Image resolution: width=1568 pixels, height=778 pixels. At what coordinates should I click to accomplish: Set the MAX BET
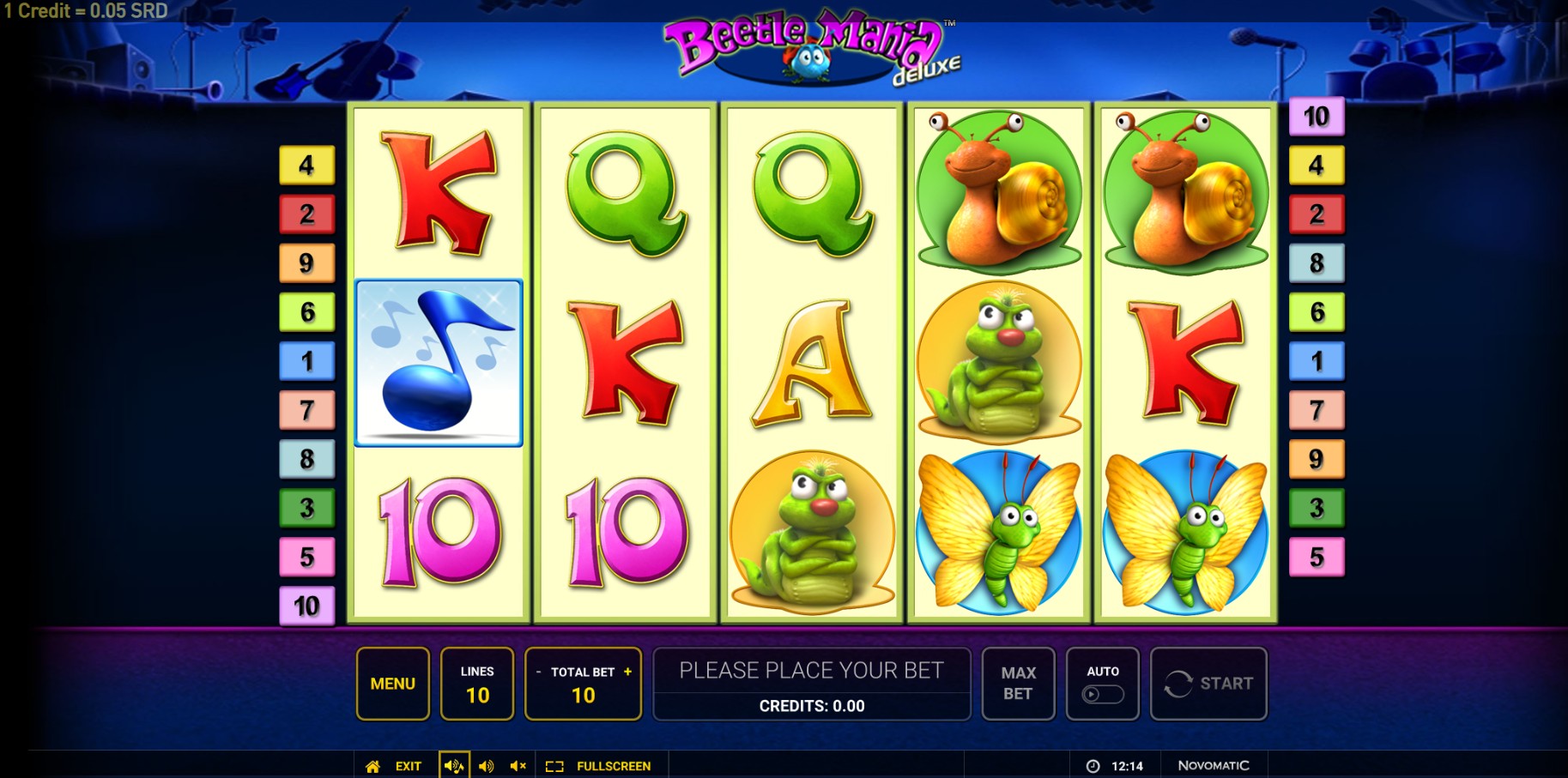click(1018, 684)
